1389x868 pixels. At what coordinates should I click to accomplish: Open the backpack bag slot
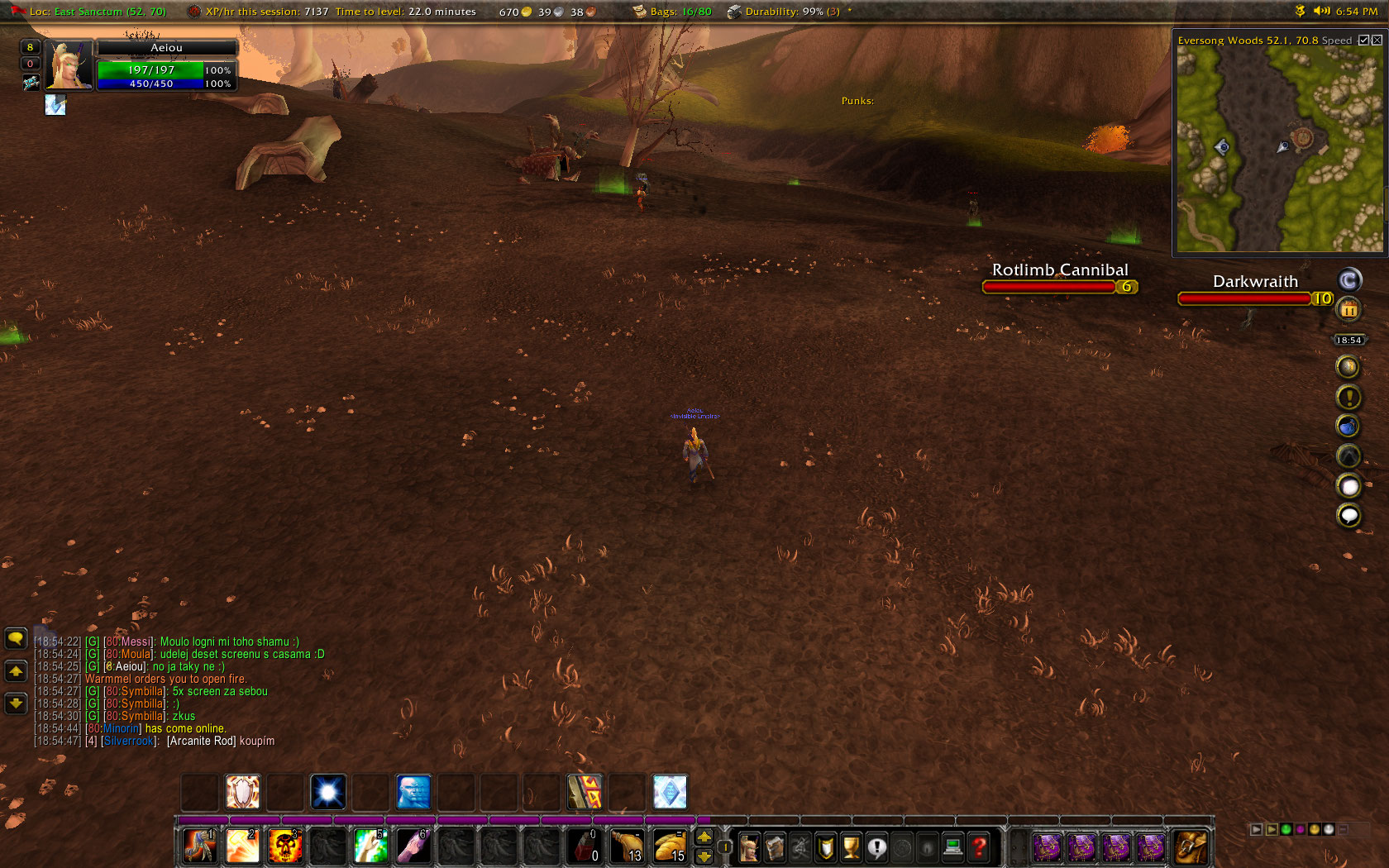click(x=1190, y=847)
